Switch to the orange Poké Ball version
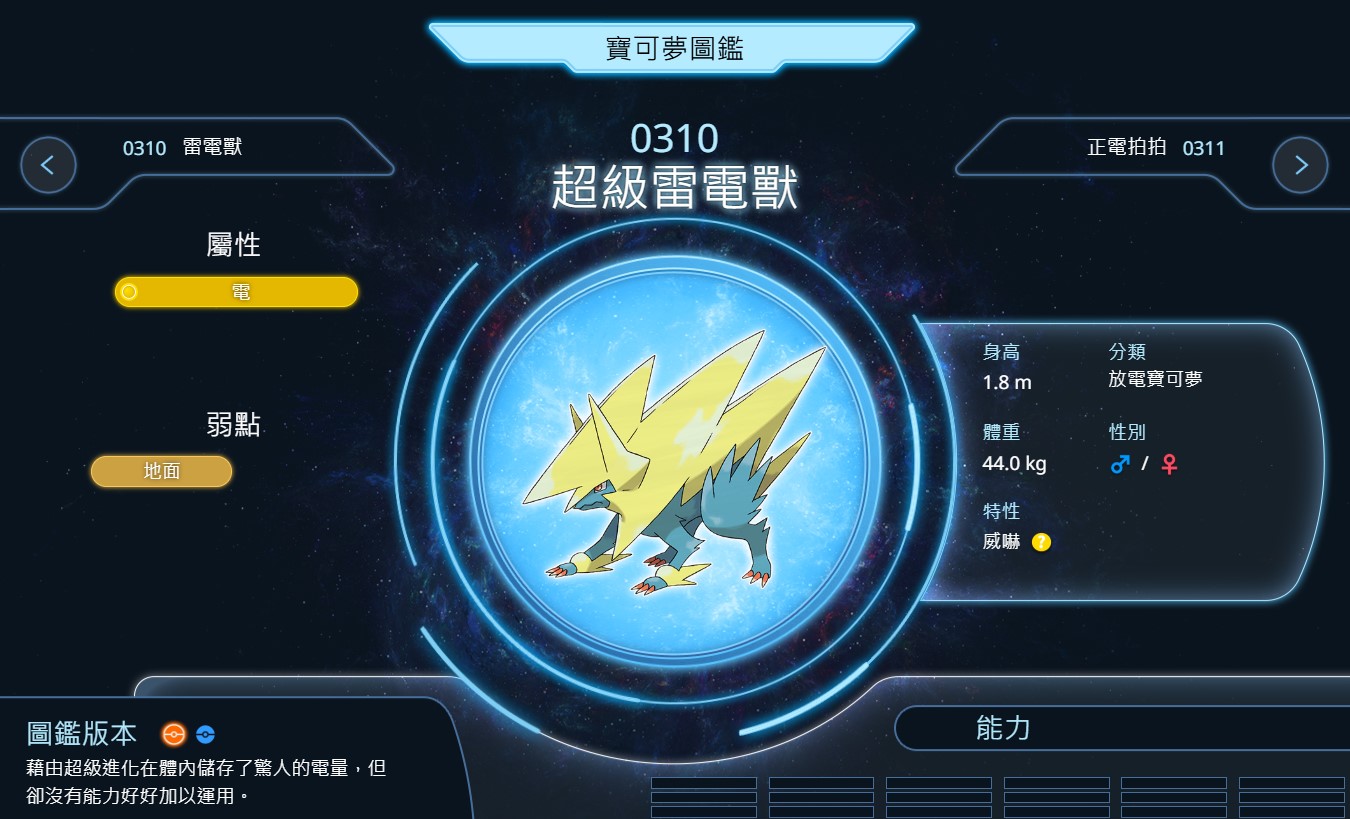Viewport: 1350px width, 819px height. click(174, 734)
